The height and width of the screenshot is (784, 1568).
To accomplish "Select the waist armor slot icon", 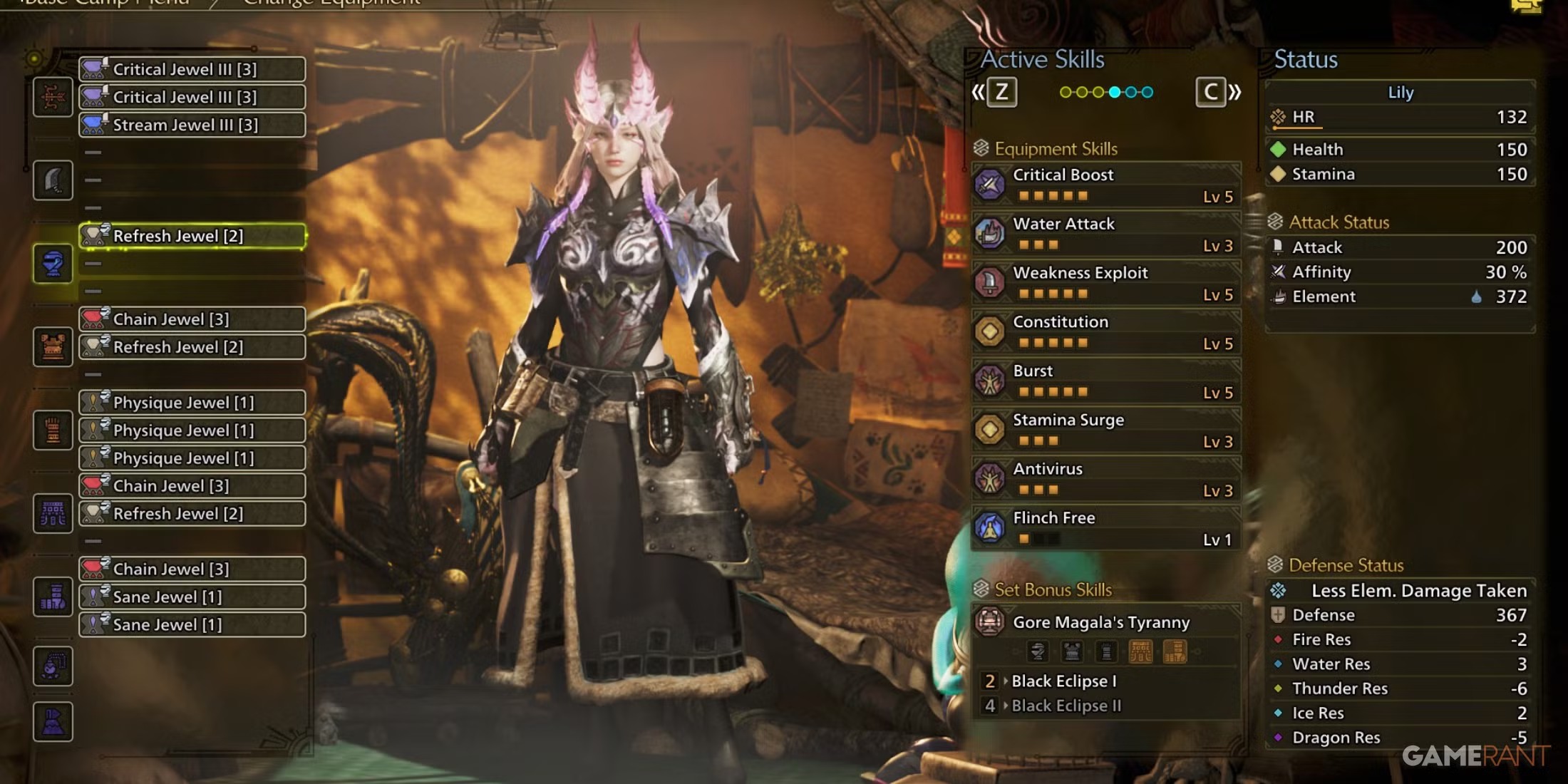I will (53, 513).
